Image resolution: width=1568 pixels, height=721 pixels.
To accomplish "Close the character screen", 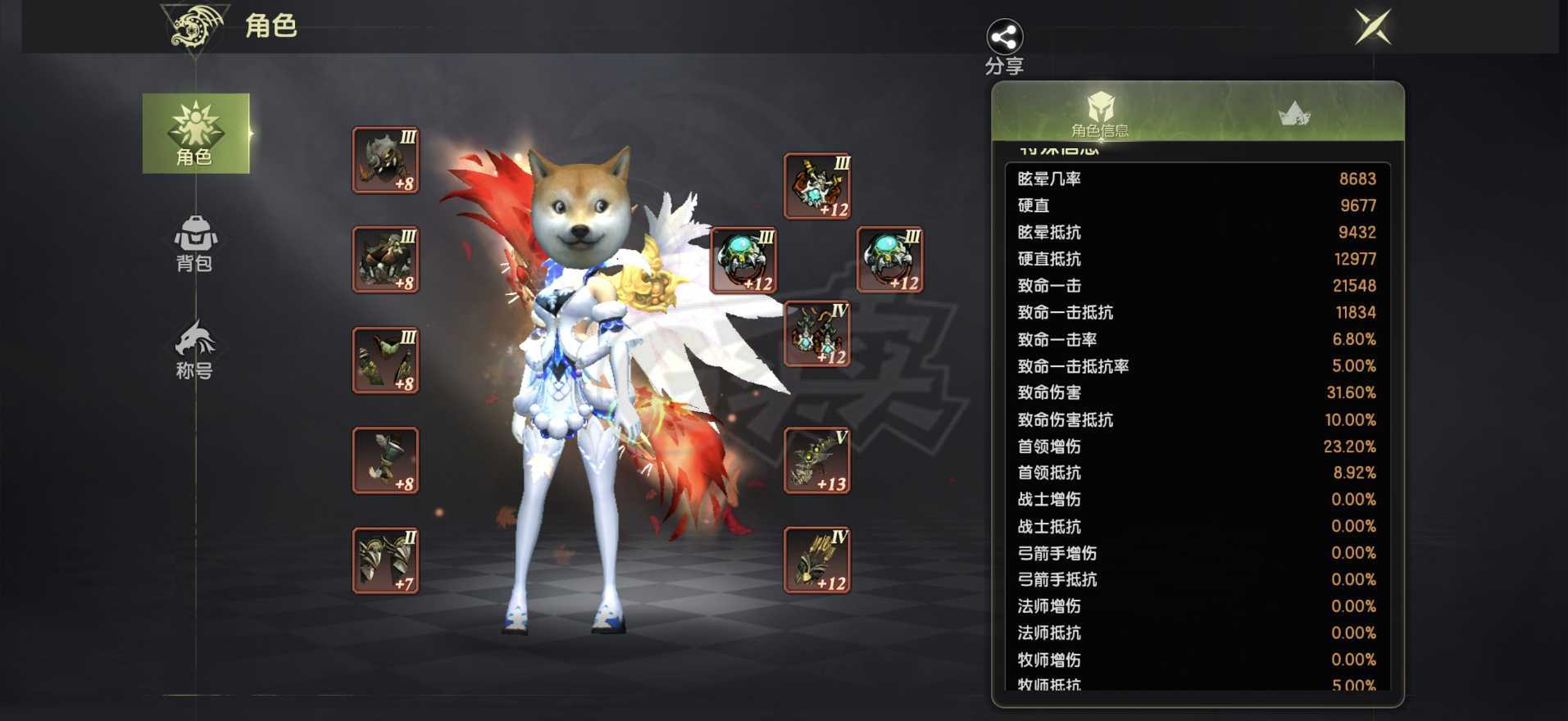I will [x=1374, y=27].
